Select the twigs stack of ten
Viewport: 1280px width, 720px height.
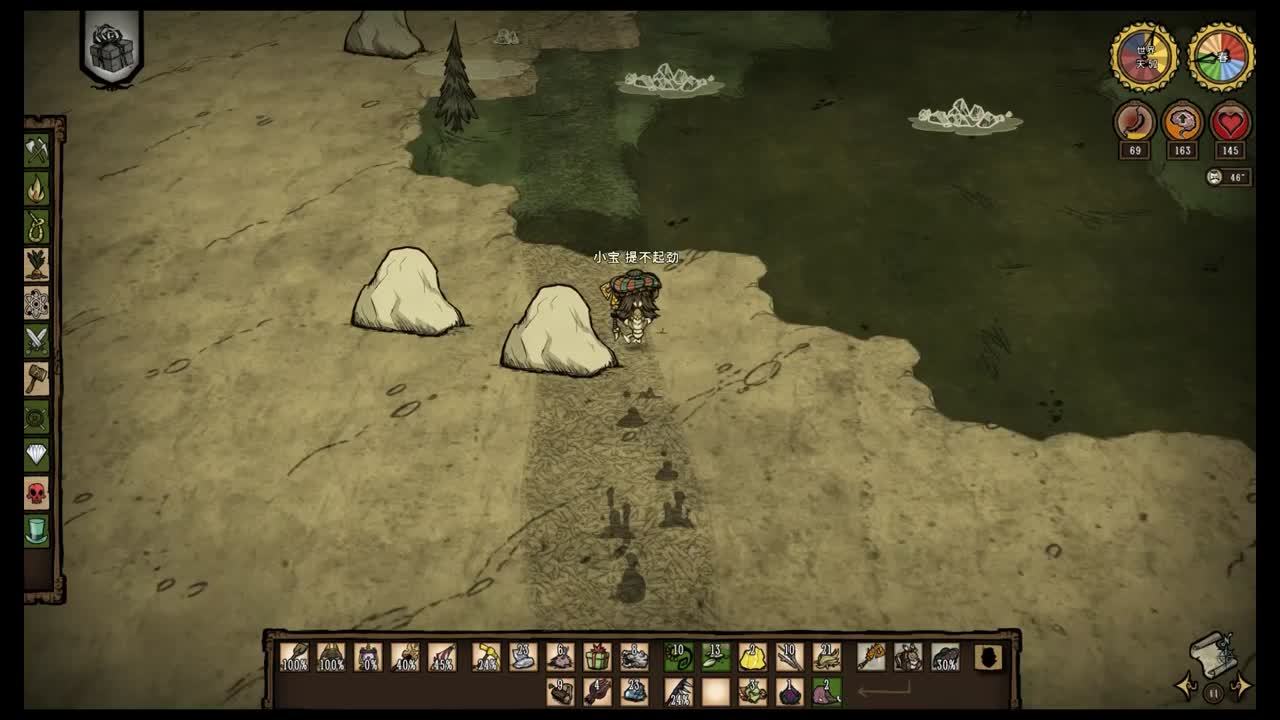click(789, 657)
